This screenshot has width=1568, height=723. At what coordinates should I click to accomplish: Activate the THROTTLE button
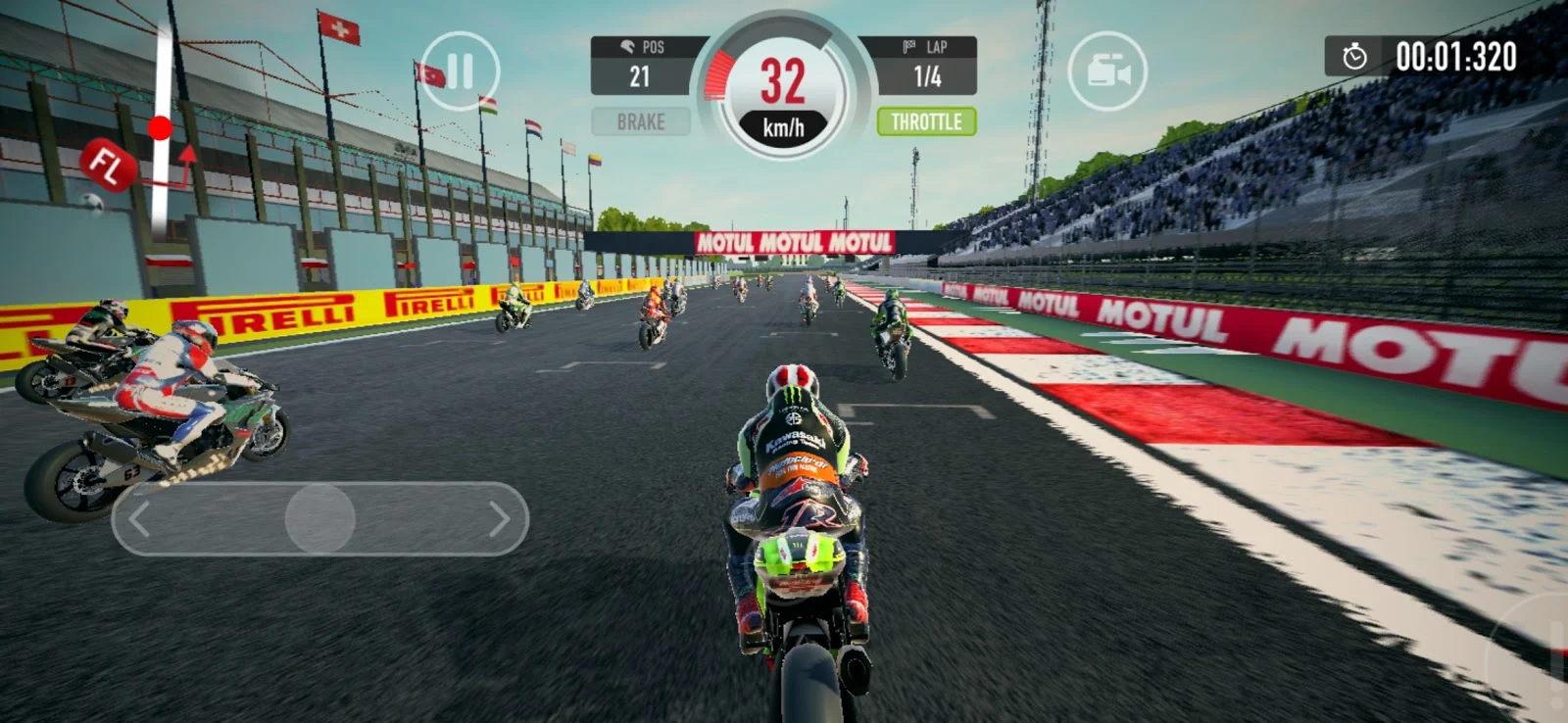click(x=926, y=122)
